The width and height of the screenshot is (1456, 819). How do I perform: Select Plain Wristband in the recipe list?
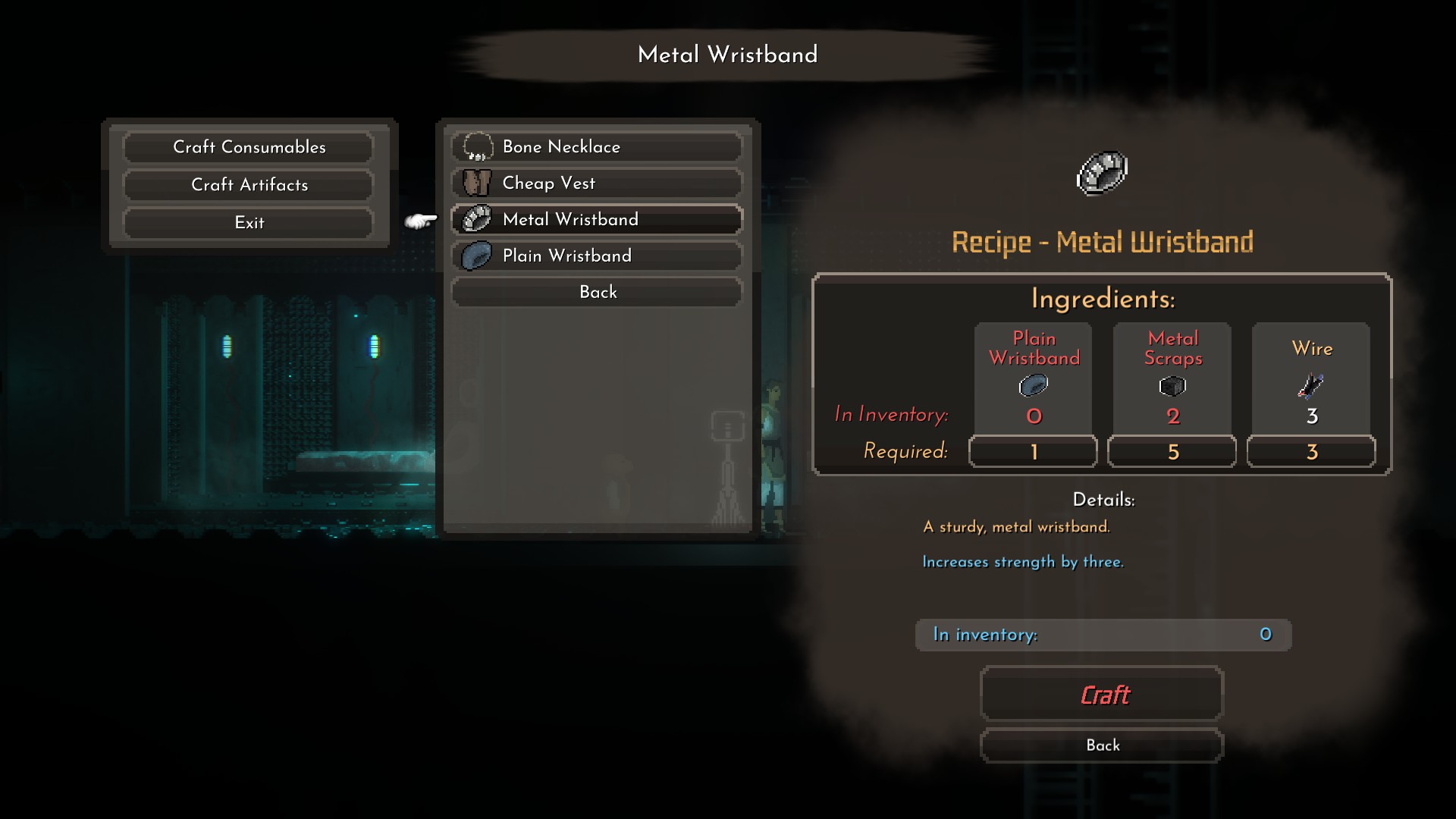coord(597,256)
